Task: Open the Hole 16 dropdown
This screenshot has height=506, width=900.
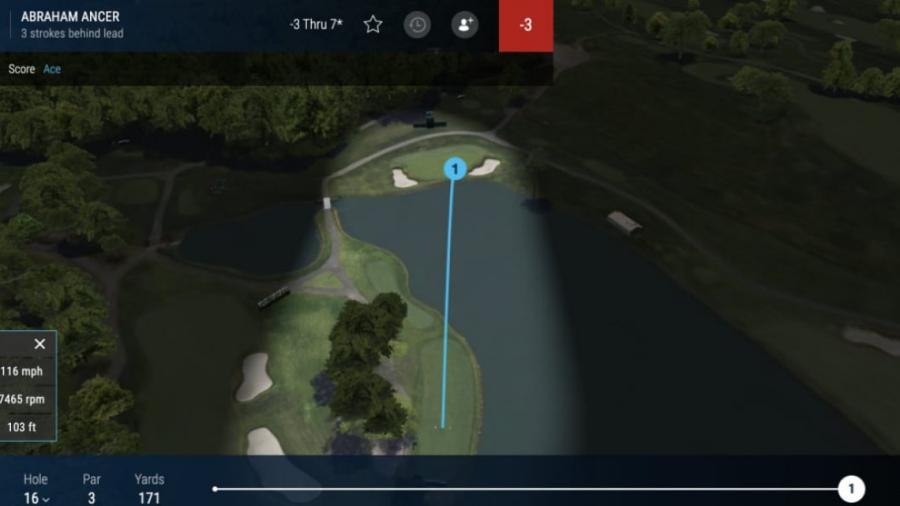Action: pos(36,498)
